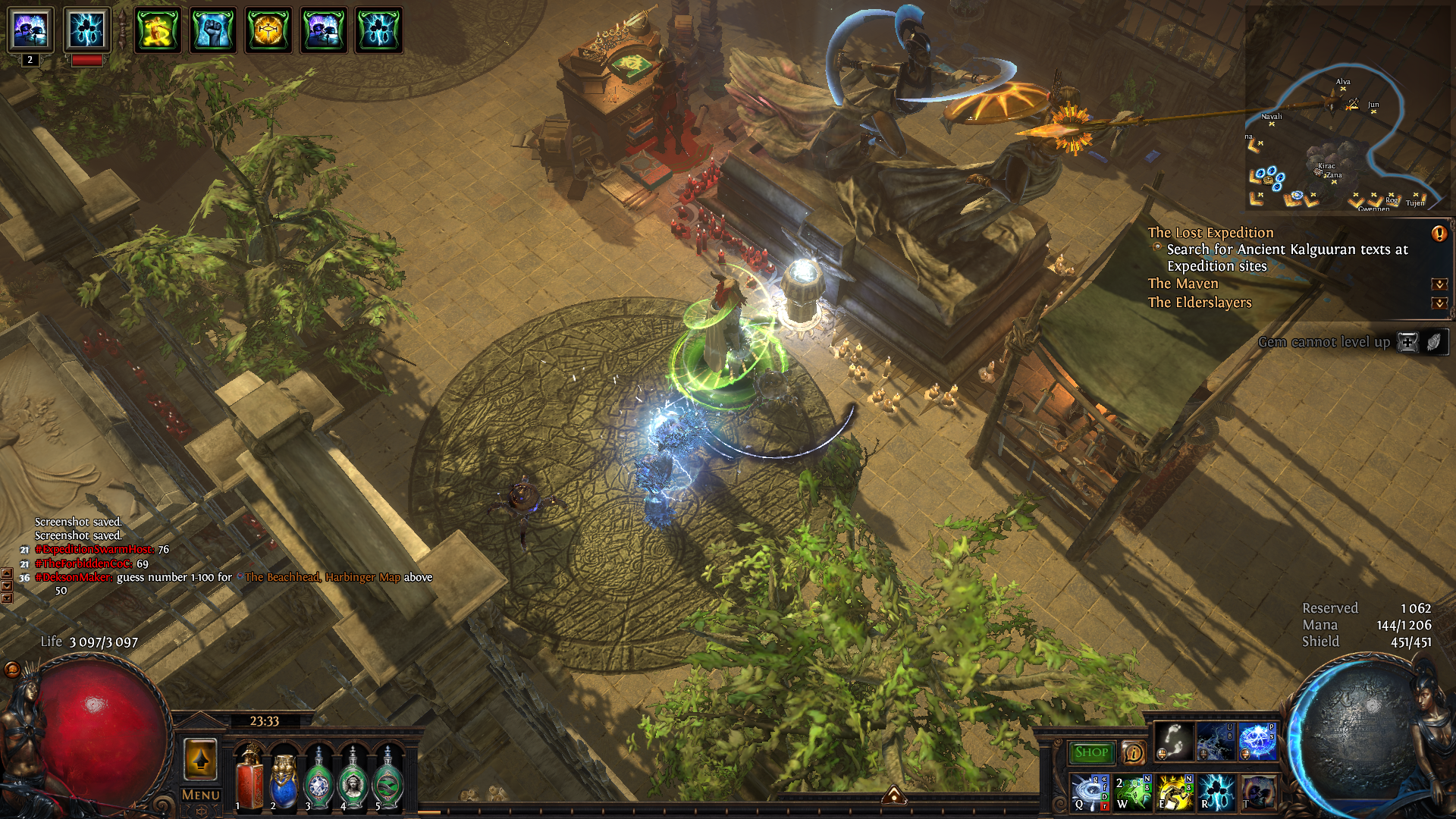This screenshot has width=1456, height=819.
Task: Use the green flask with stone bust emblem
Action: 353,779
